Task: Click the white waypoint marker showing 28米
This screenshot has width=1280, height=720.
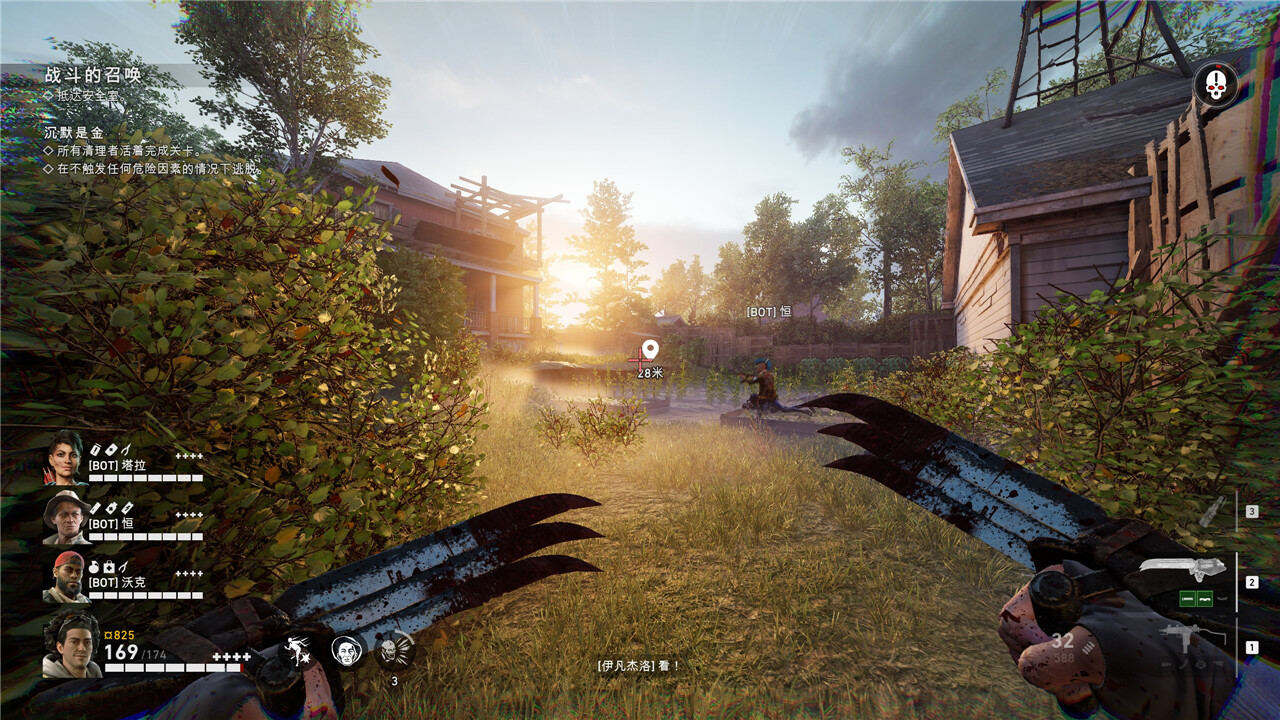Action: [650, 350]
